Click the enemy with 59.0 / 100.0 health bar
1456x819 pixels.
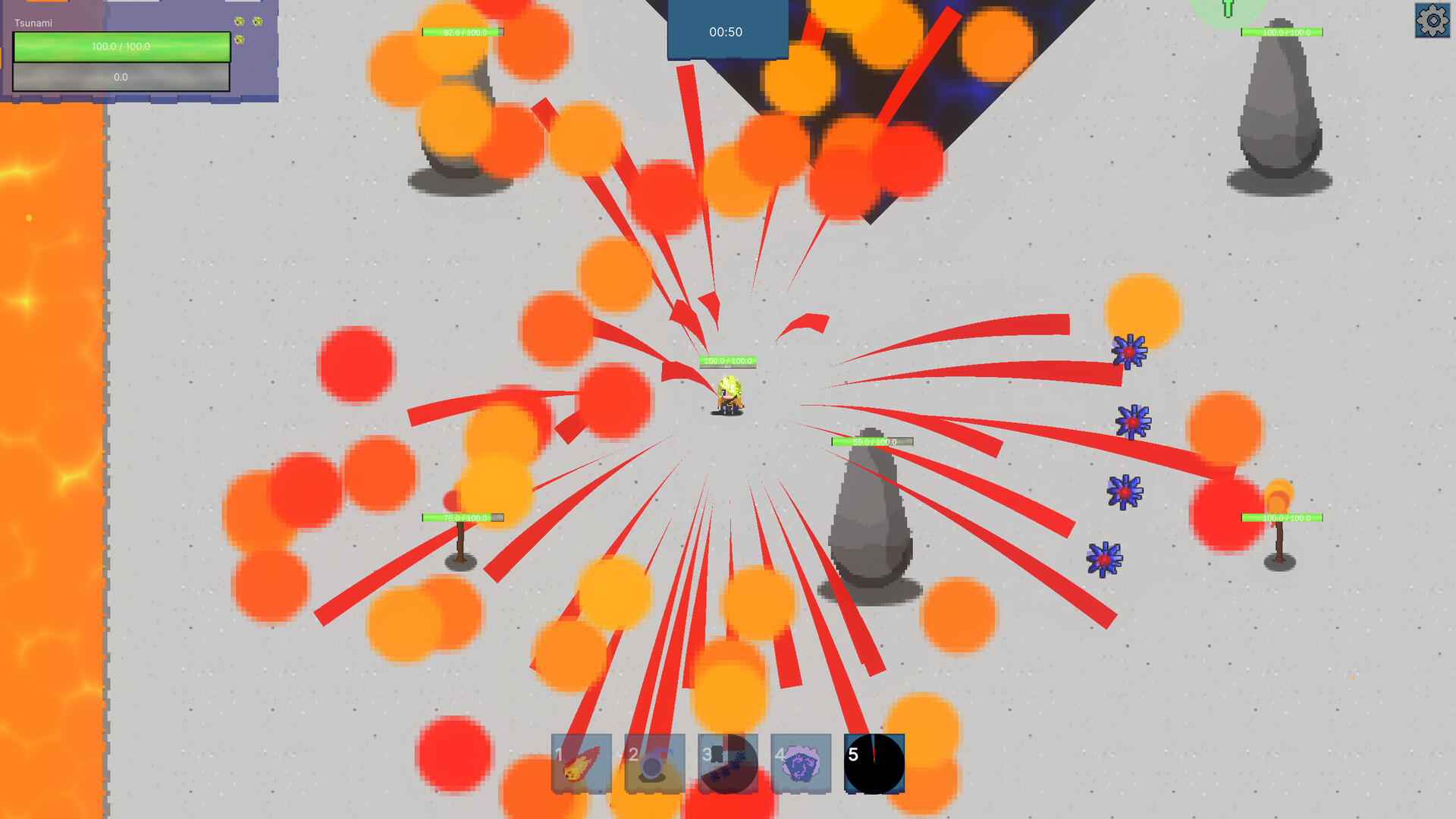pyautogui.click(x=872, y=441)
